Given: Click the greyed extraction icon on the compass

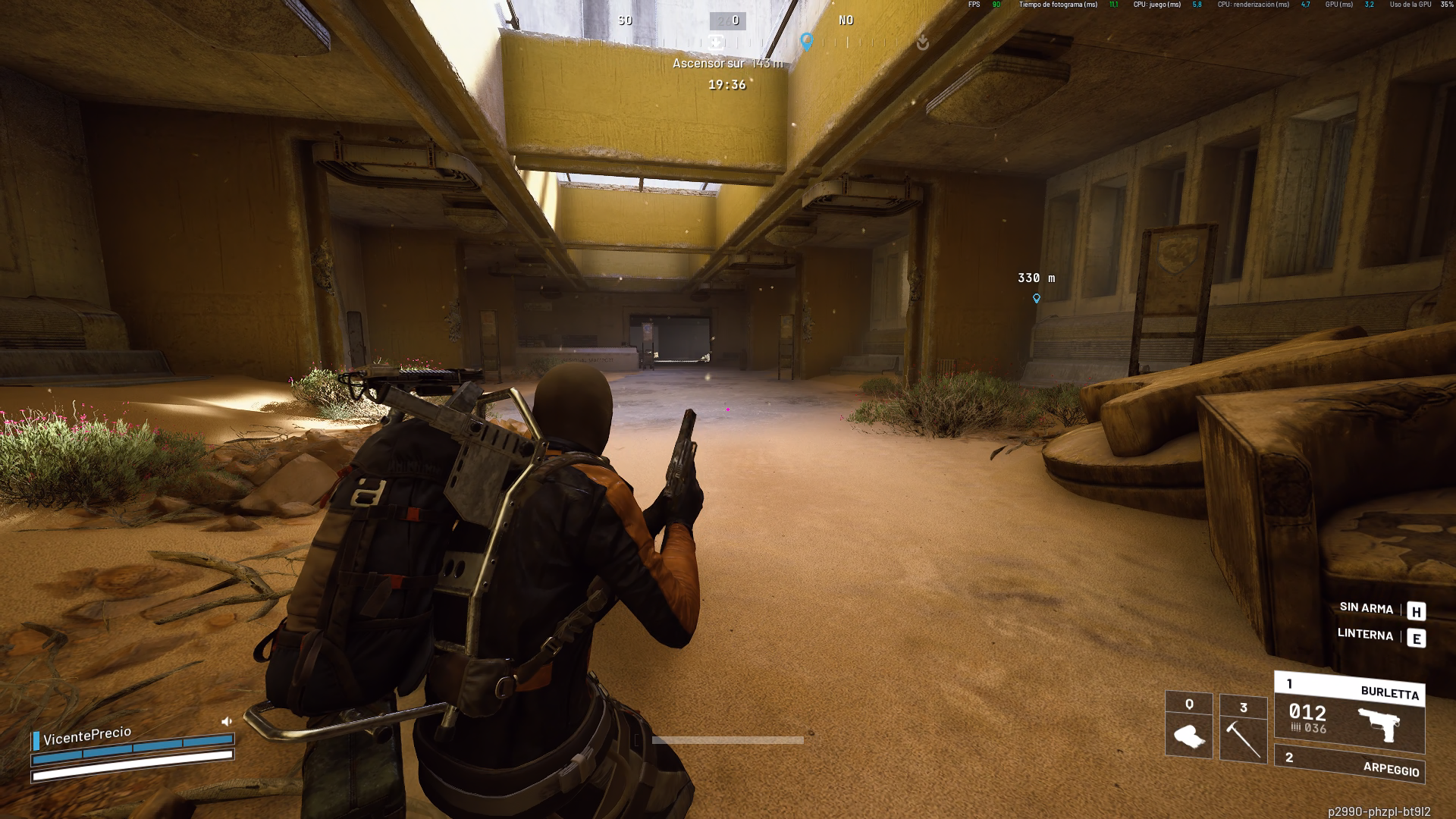Looking at the screenshot, I should coord(922,42).
